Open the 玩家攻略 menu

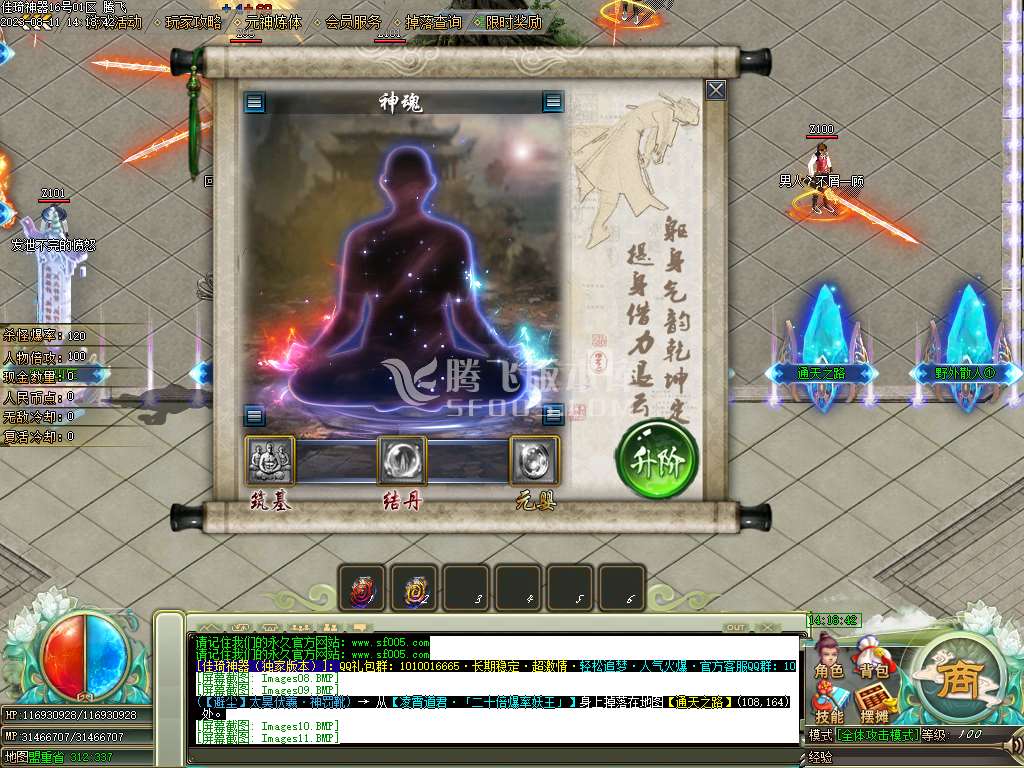(x=193, y=22)
